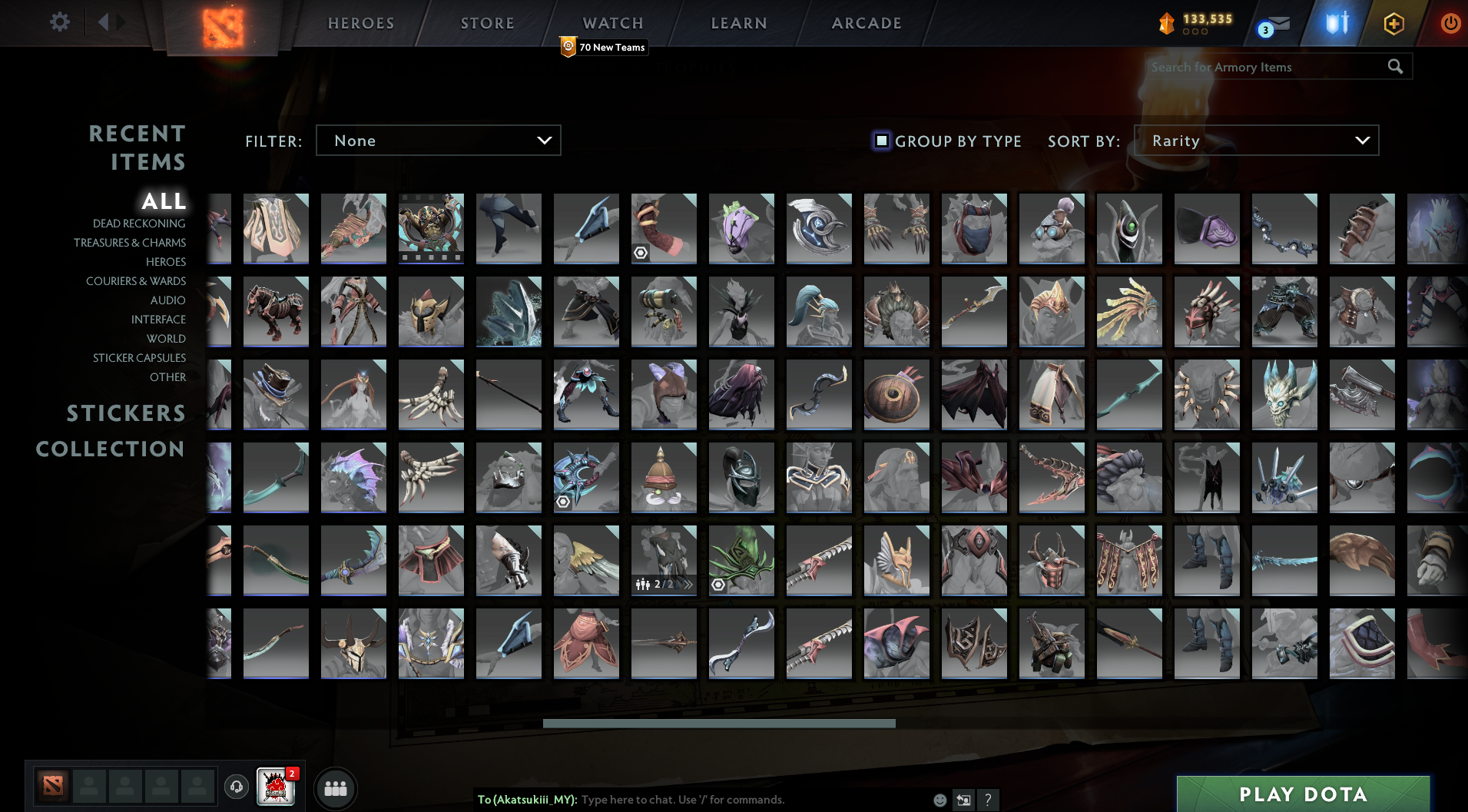Viewport: 1468px width, 812px height.
Task: Toggle the treasure containing 2 of 2 items
Action: (x=664, y=560)
